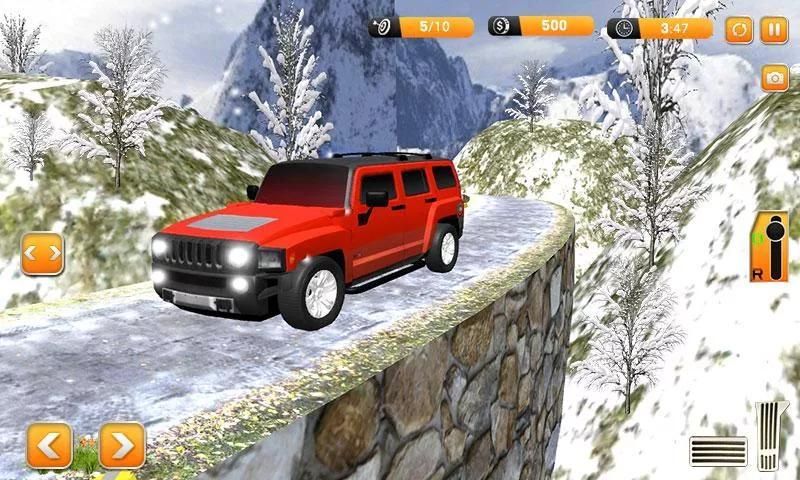Hit the brake pedal
The width and height of the screenshot is (800, 480).
pyautogui.click(x=718, y=451)
